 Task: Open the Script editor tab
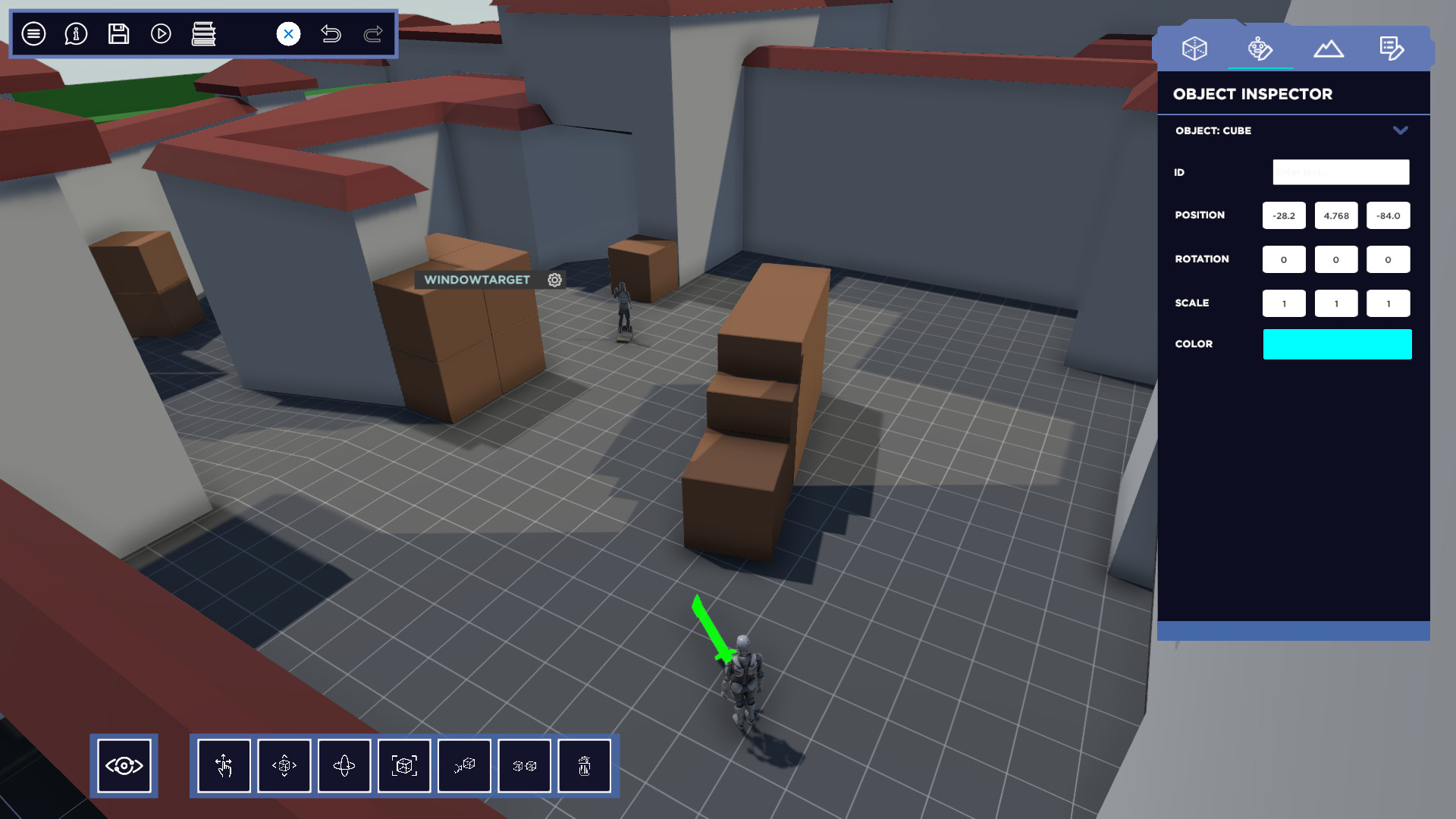click(x=1392, y=47)
